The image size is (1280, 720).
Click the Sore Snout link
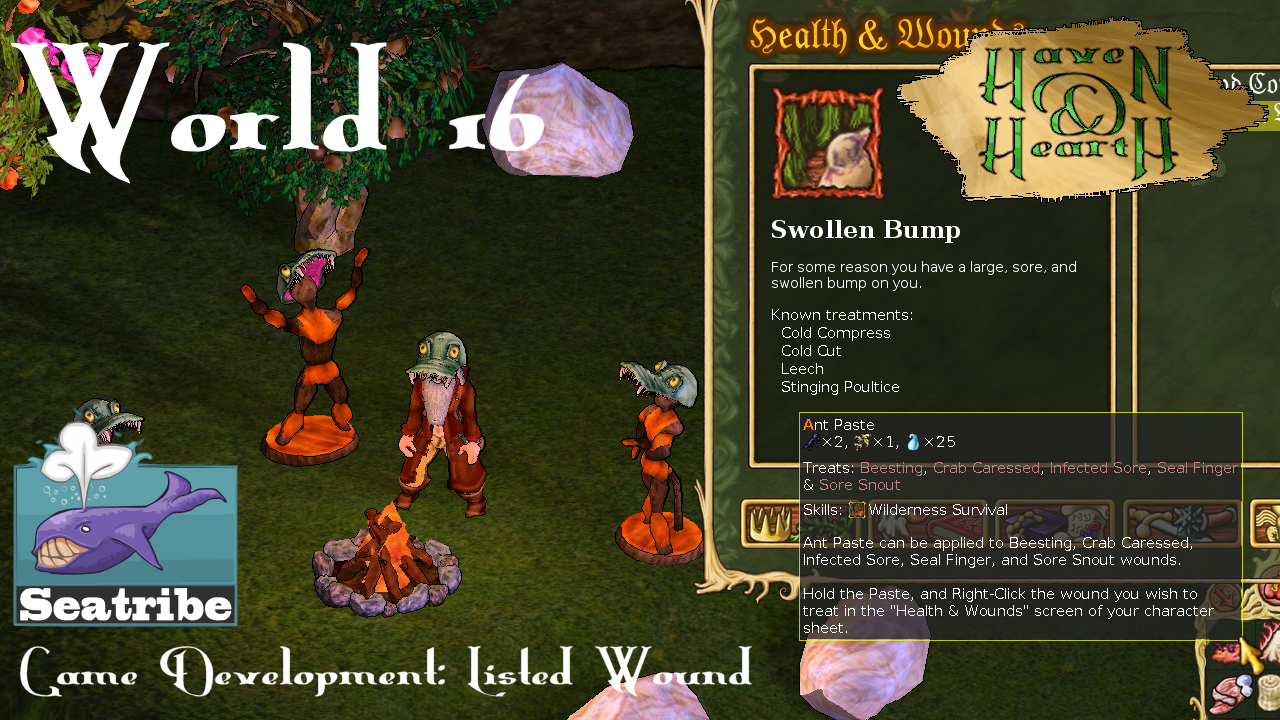(860, 485)
